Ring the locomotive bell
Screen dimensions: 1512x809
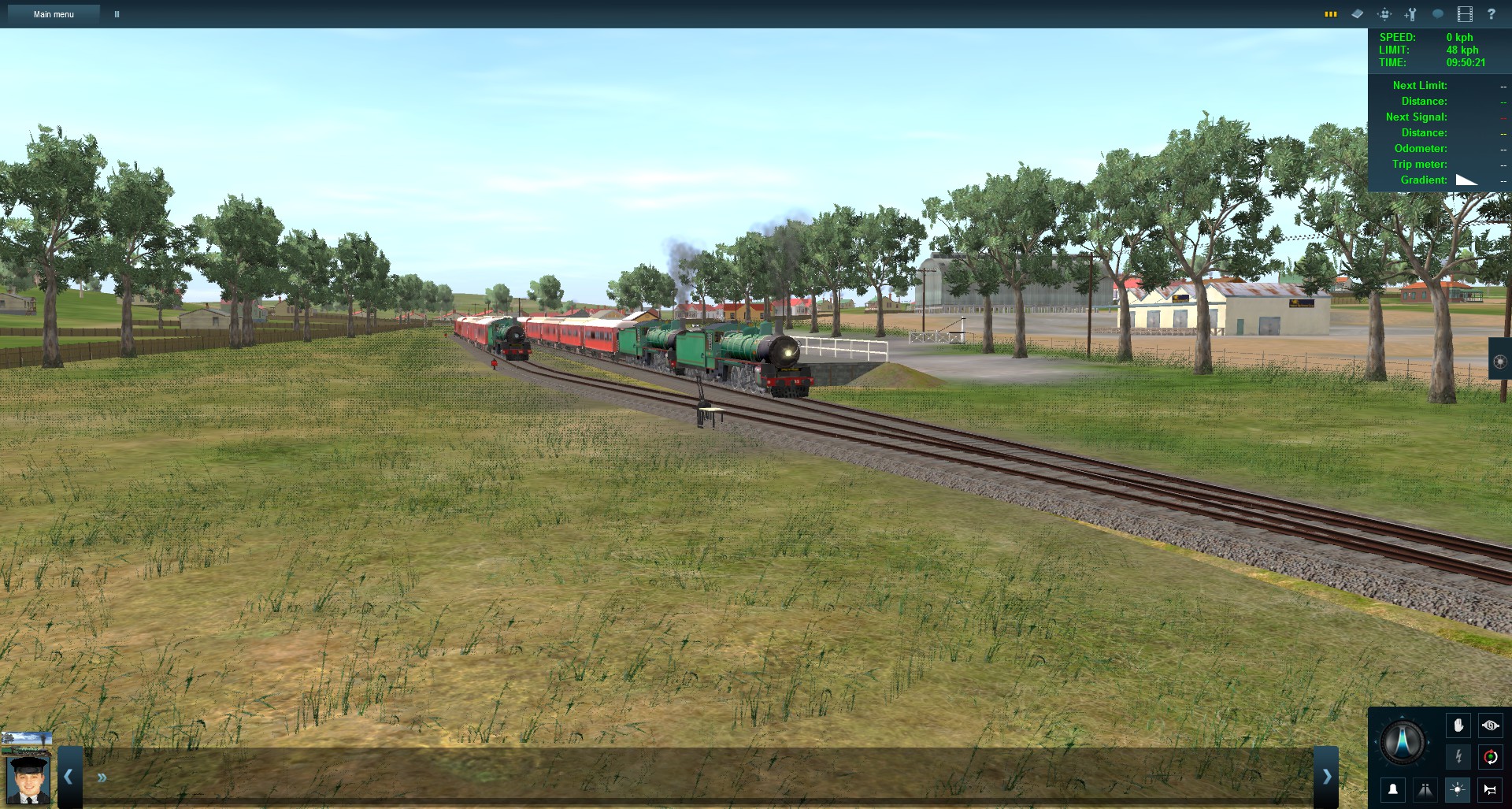[1393, 789]
